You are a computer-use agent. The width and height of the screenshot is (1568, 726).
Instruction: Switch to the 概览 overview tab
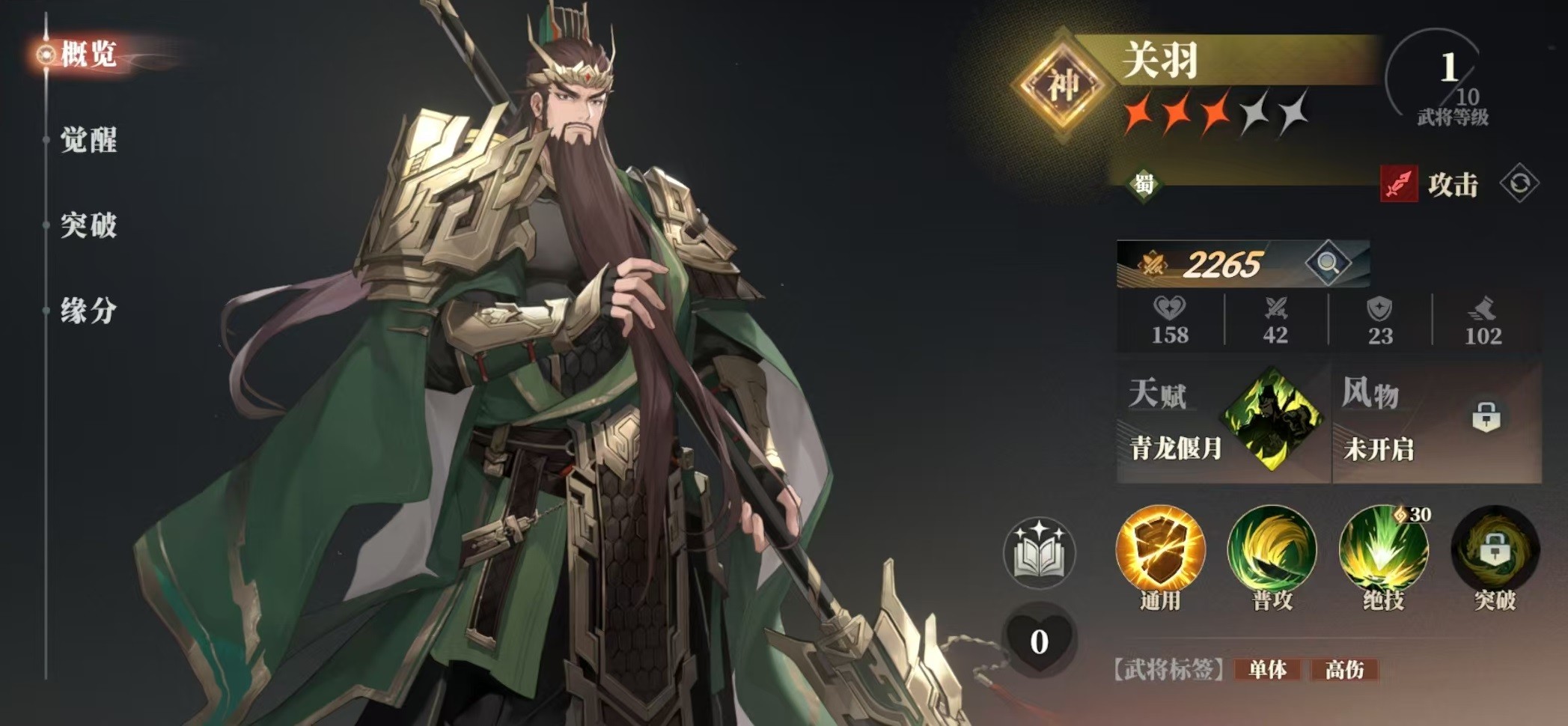87,54
